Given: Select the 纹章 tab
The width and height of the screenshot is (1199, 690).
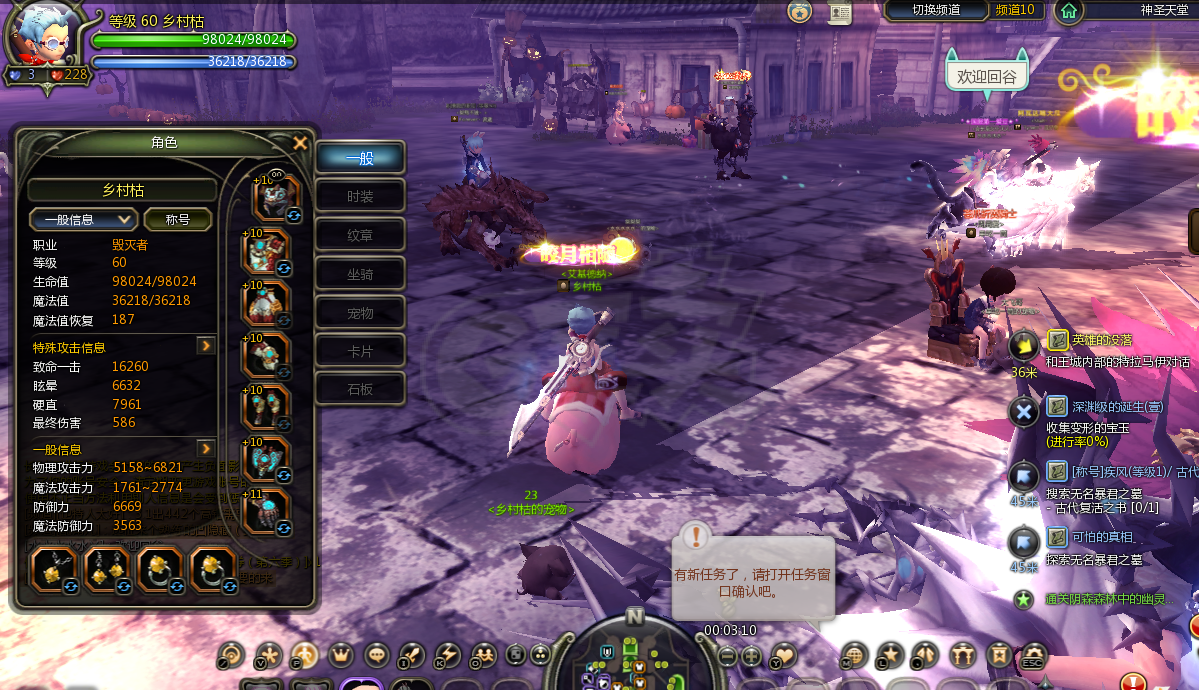Looking at the screenshot, I should [360, 236].
